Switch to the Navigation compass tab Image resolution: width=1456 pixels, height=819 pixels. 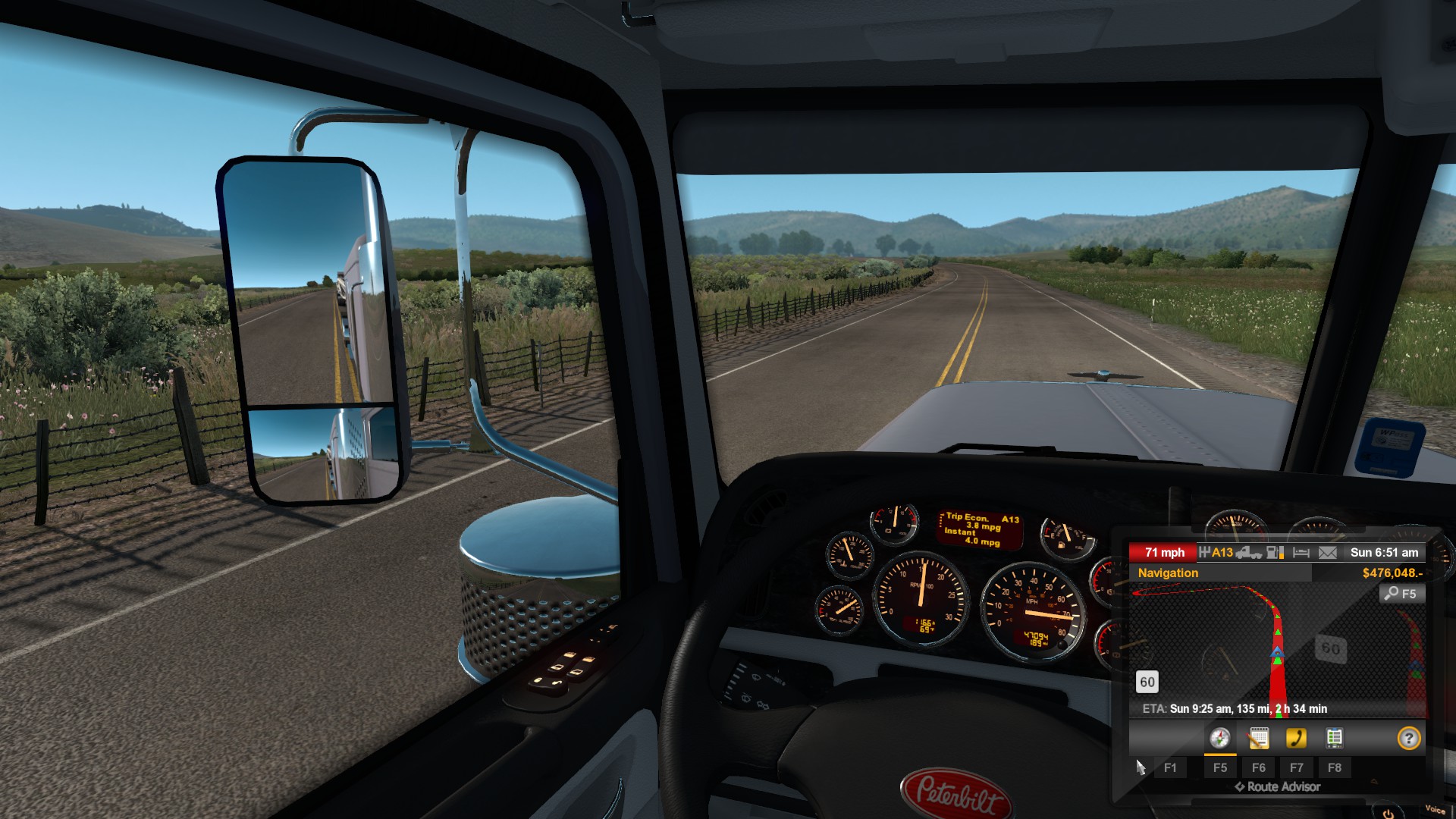[x=1219, y=738]
